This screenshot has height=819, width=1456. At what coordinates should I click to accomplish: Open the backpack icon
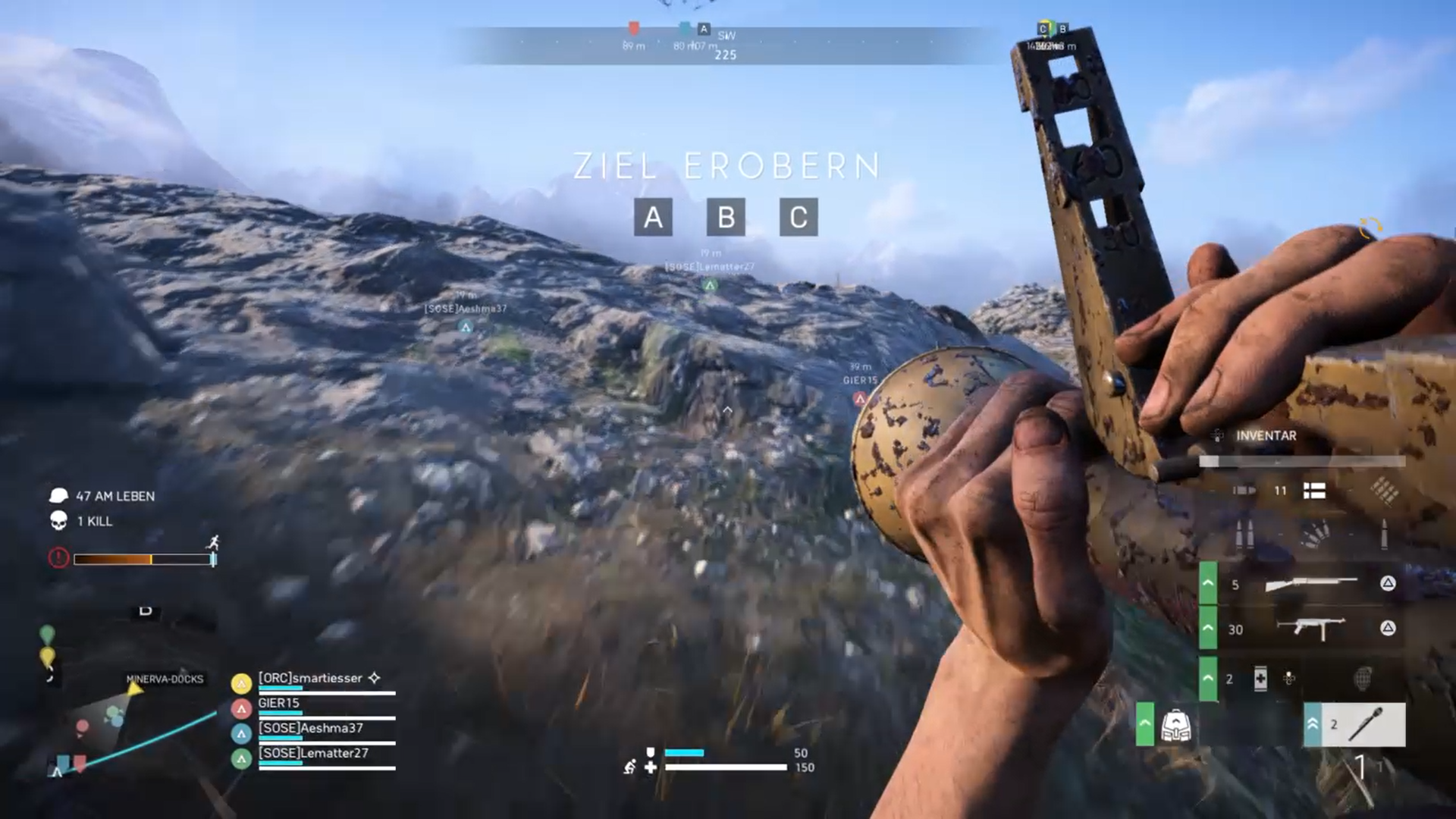point(1175,726)
